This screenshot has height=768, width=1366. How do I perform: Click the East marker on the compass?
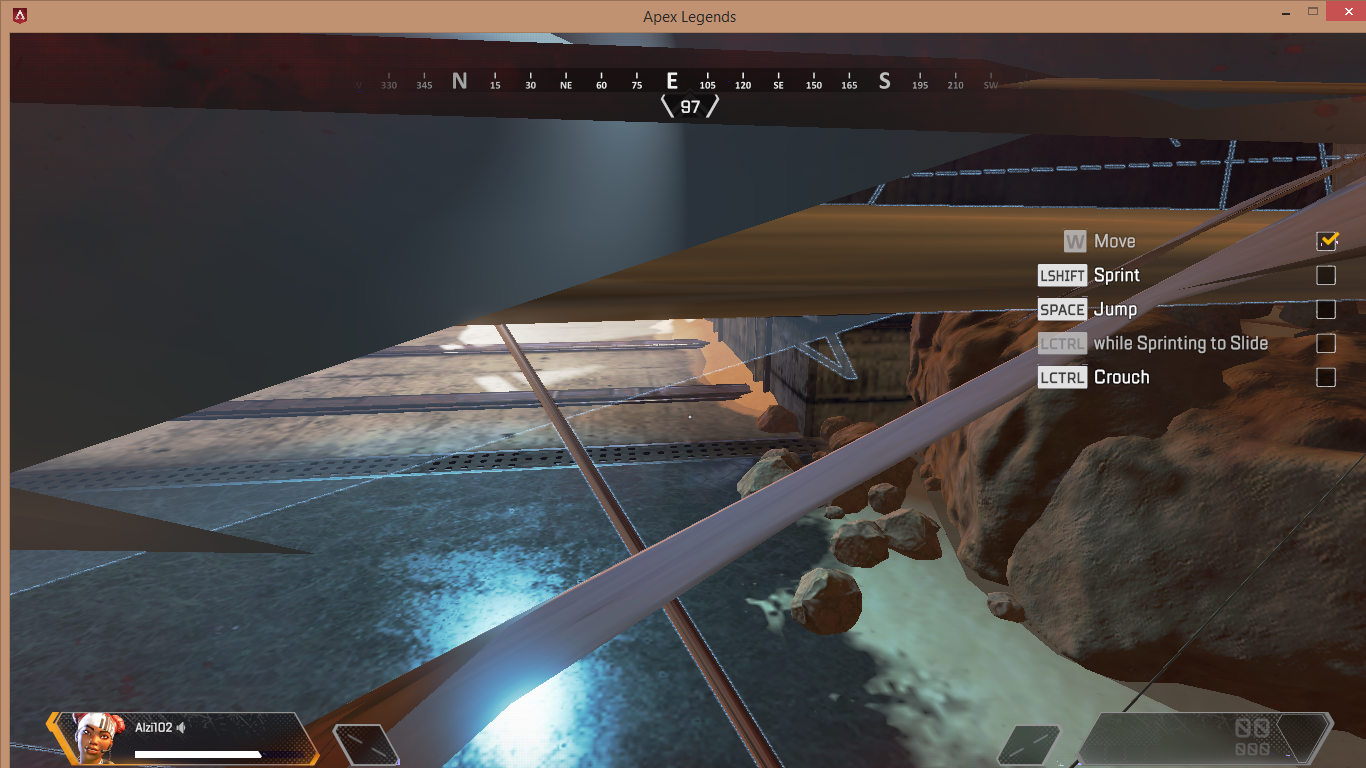(x=672, y=83)
